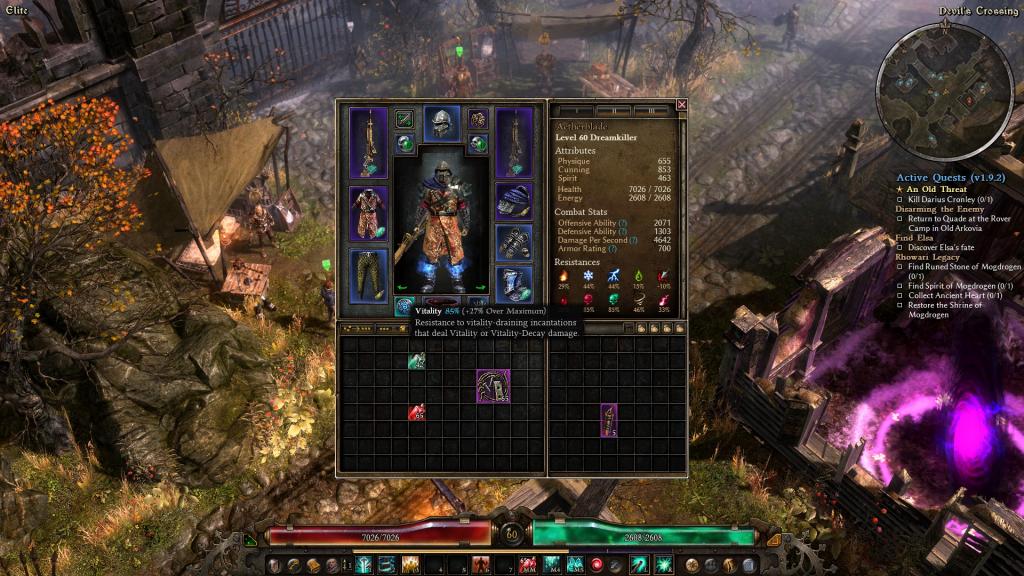
Task: Pick the red potion in inventory
Action: [x=416, y=411]
